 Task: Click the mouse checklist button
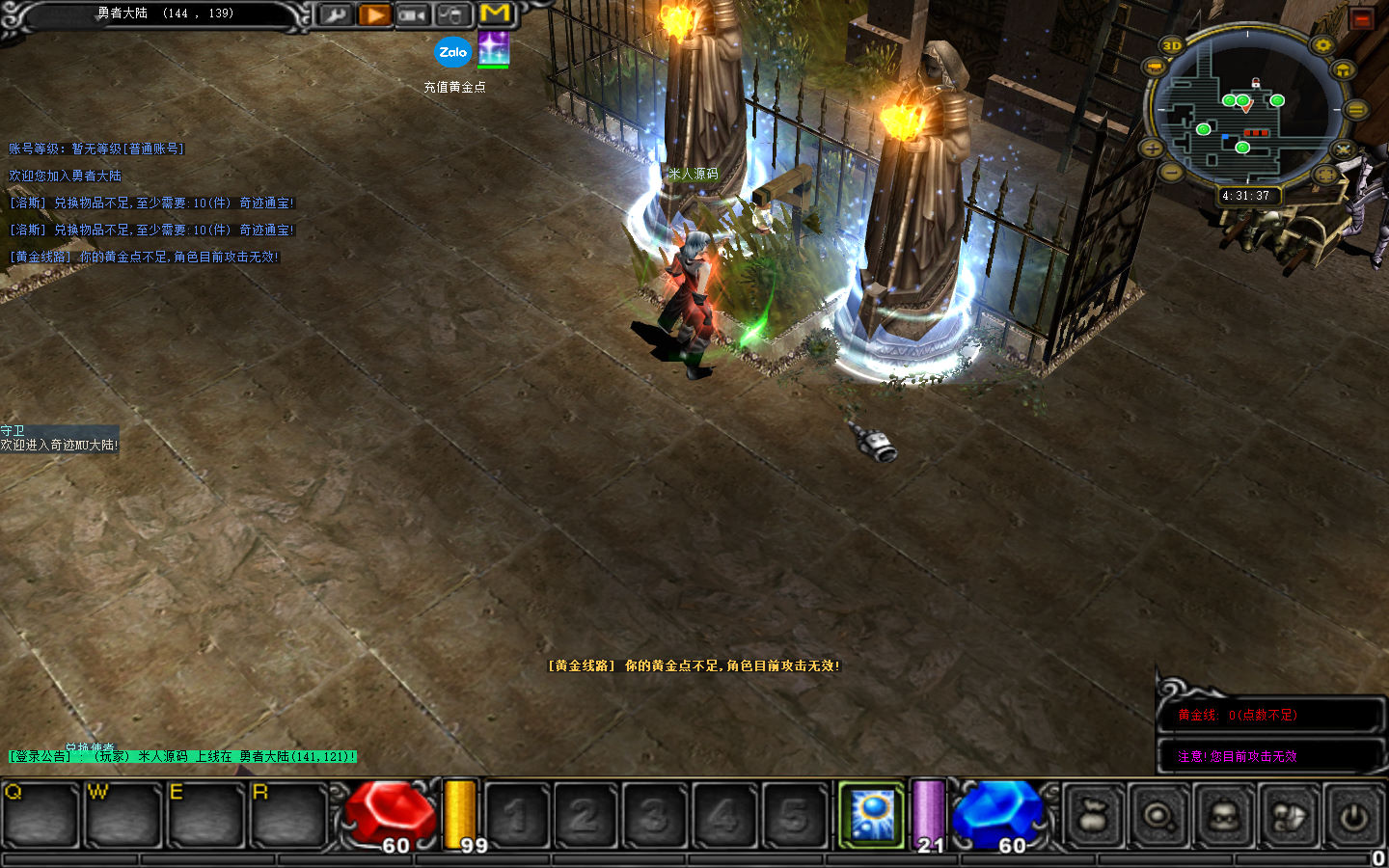click(x=451, y=14)
